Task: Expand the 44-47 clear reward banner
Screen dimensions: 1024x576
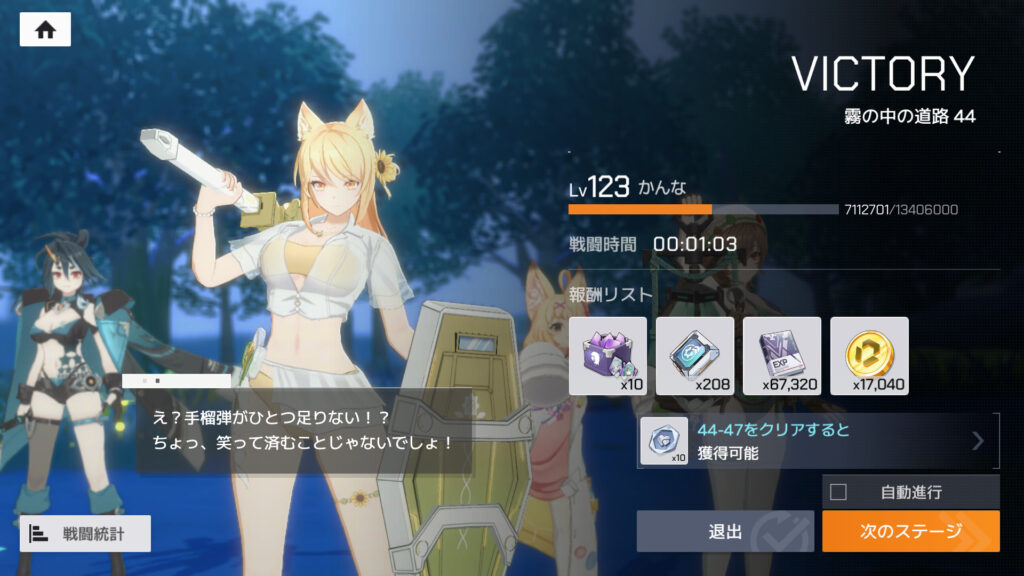Action: pos(978,441)
